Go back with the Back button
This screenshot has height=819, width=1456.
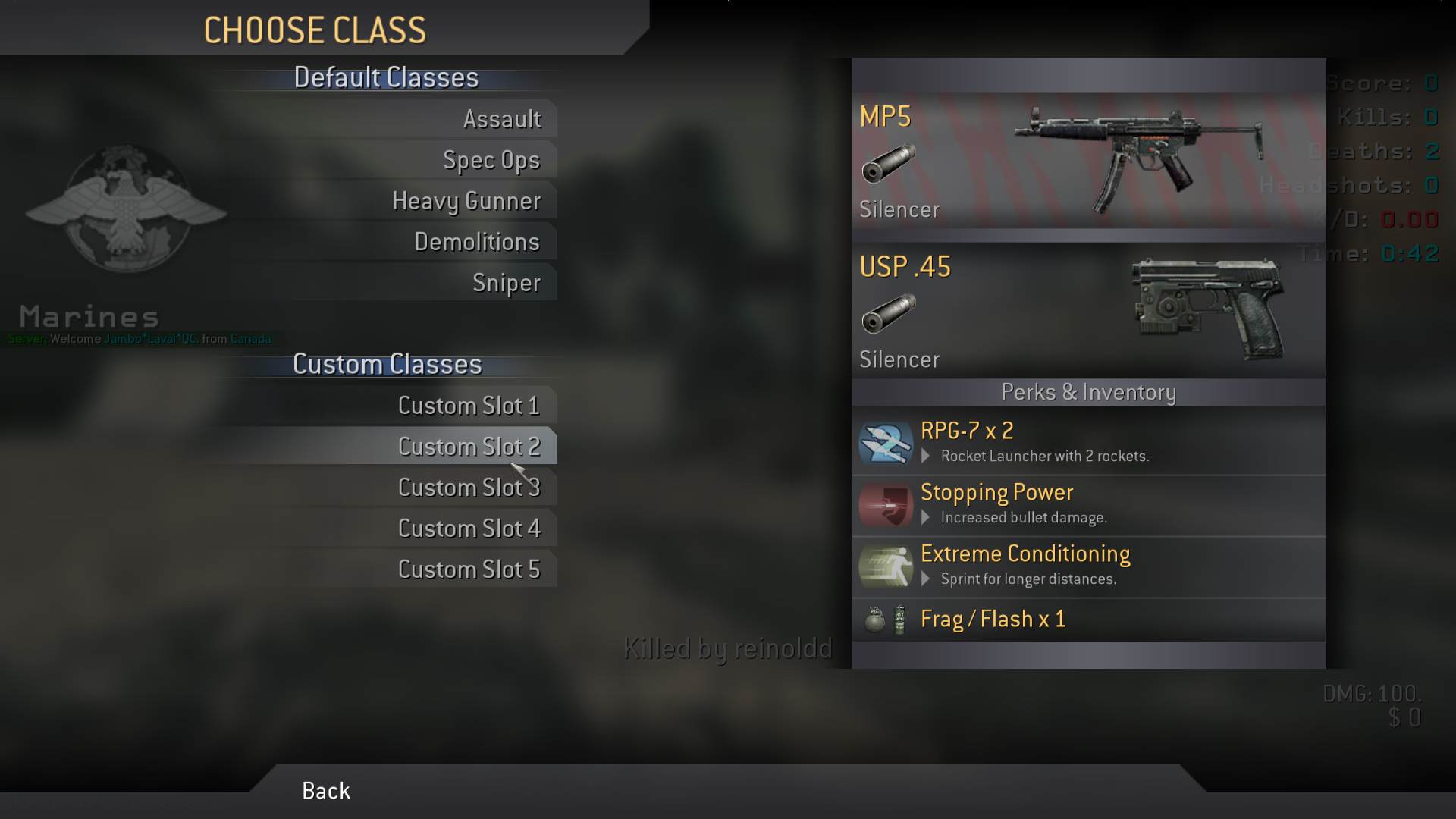click(326, 791)
